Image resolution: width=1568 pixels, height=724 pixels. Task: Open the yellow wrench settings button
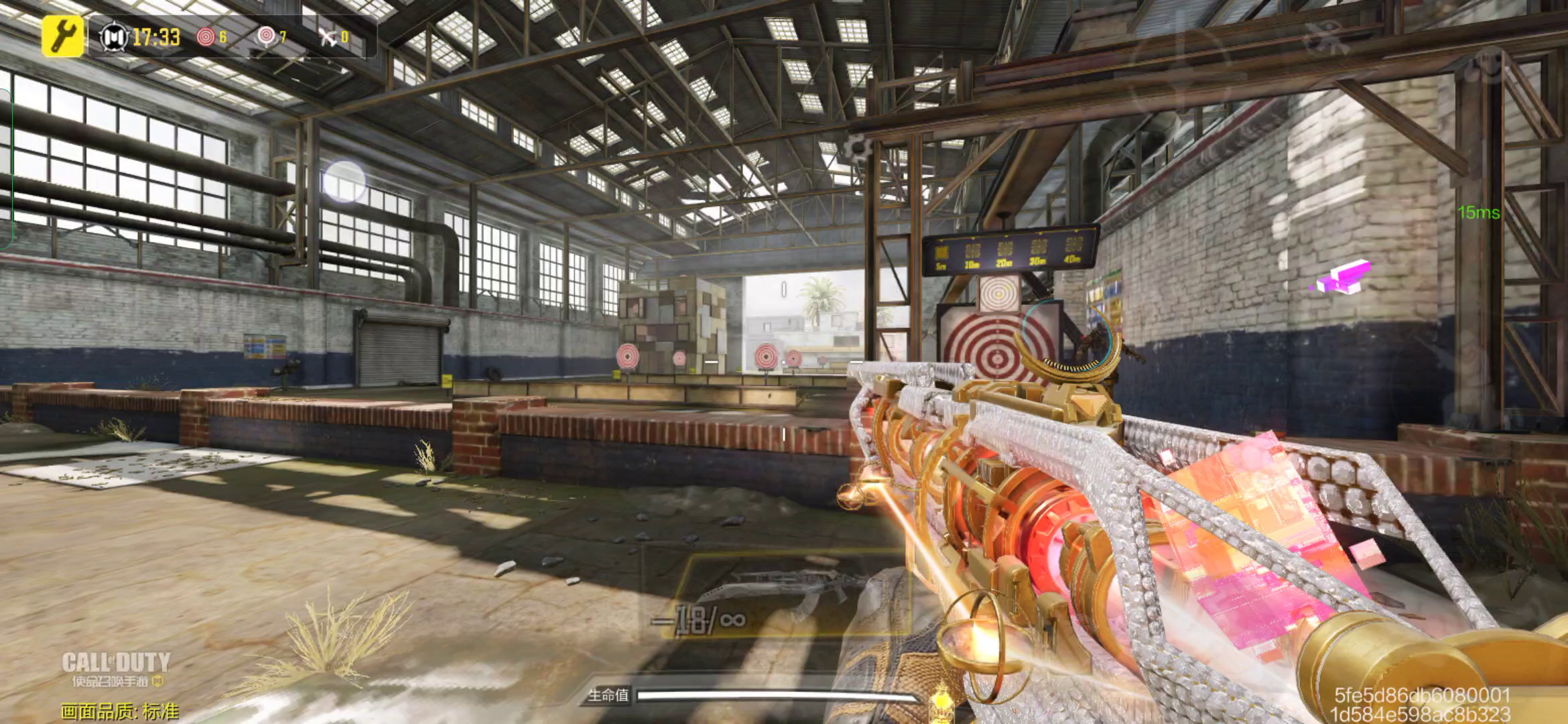[63, 36]
